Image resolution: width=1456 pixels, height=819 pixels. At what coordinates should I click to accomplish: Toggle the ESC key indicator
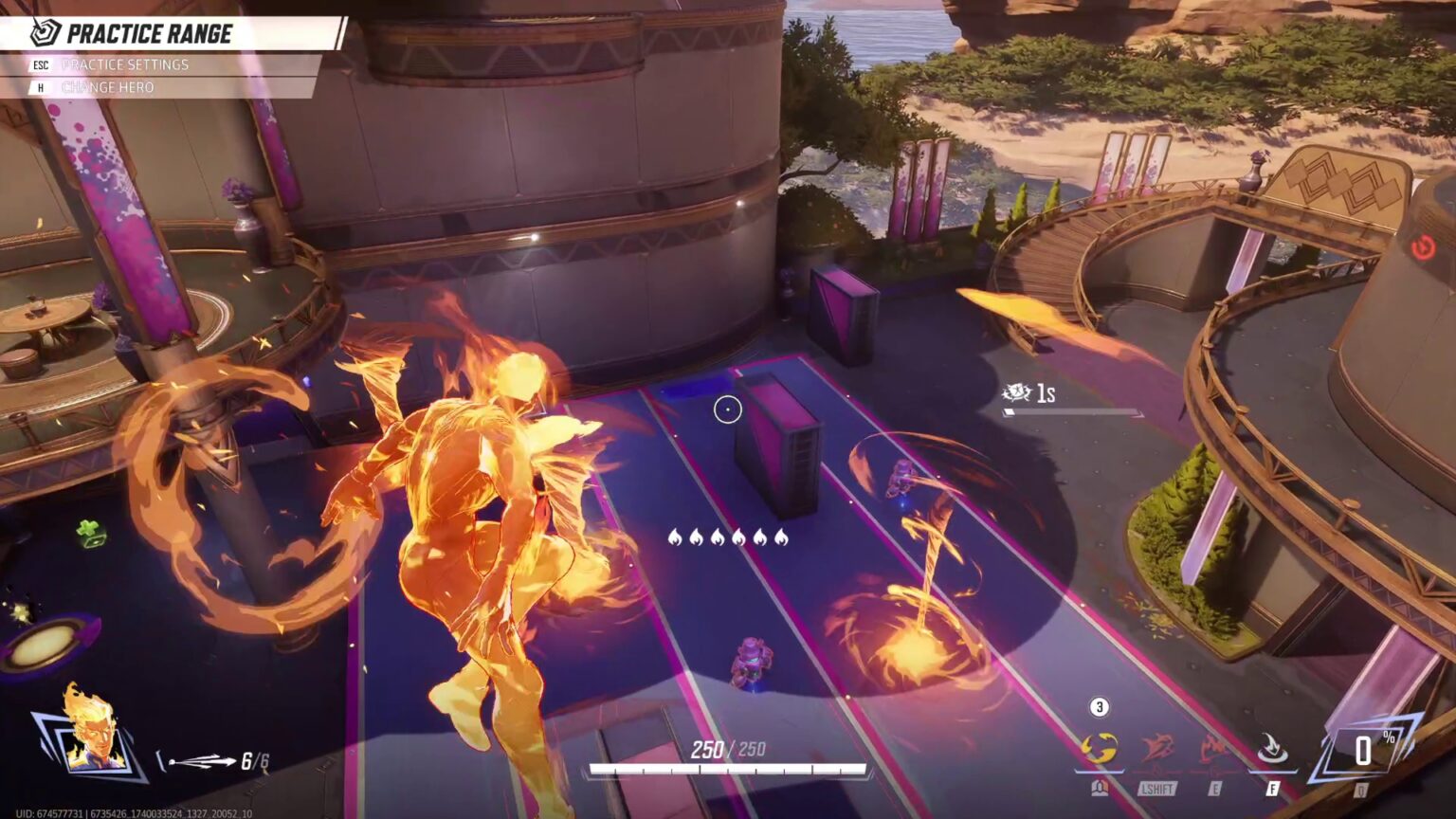42,64
